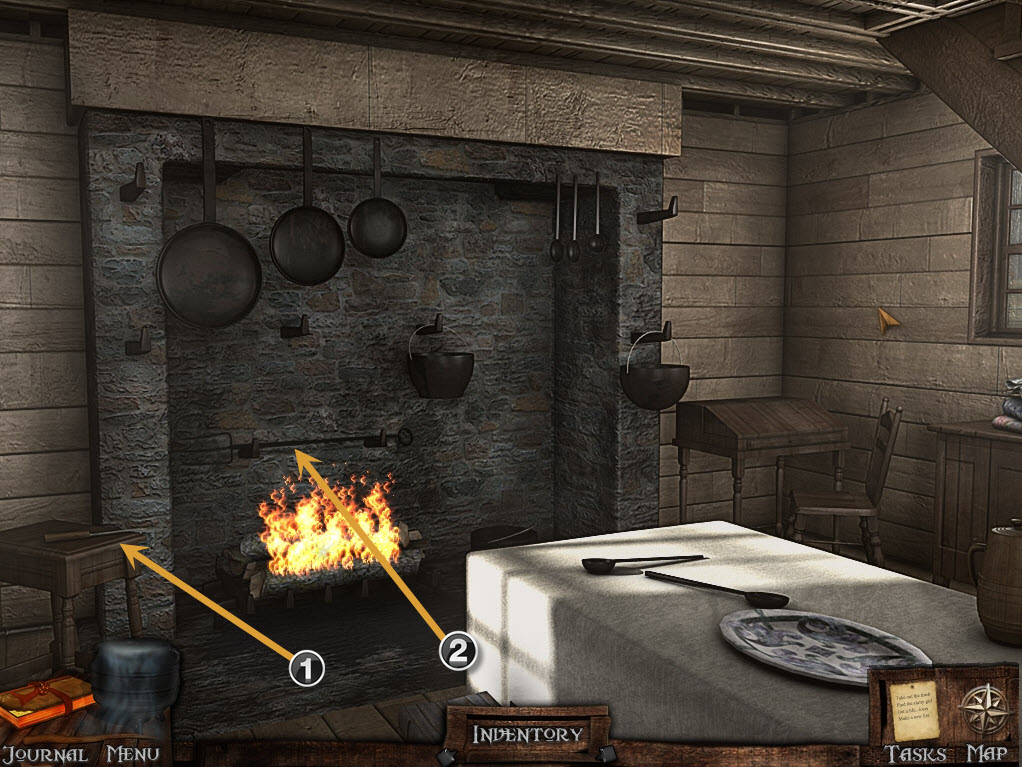Open the game Menu

[x=134, y=754]
